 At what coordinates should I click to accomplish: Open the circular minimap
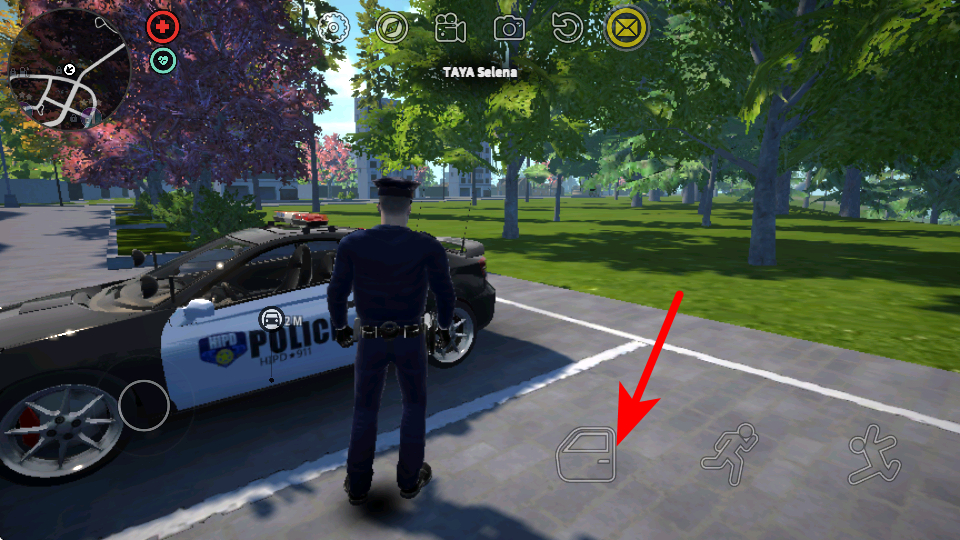point(68,69)
